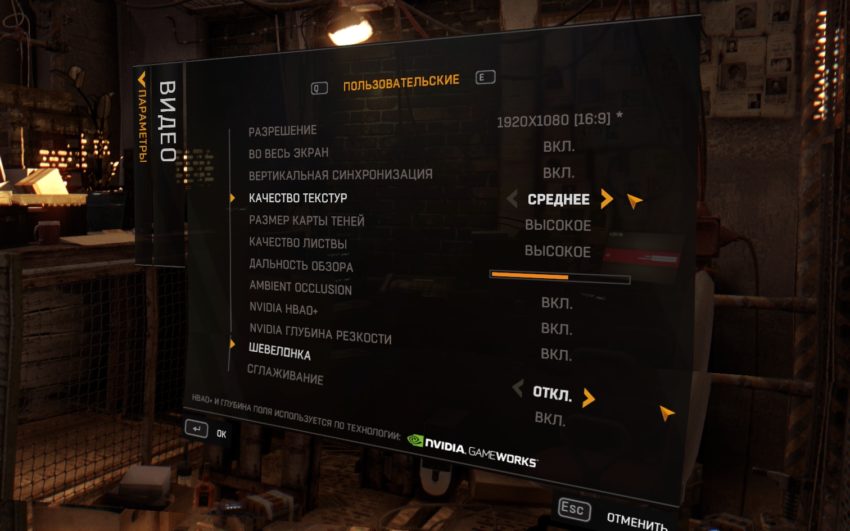Screen dimensions: 850x531
Task: Click the left arrow beside ОТКЛ.
Action: click(x=517, y=389)
